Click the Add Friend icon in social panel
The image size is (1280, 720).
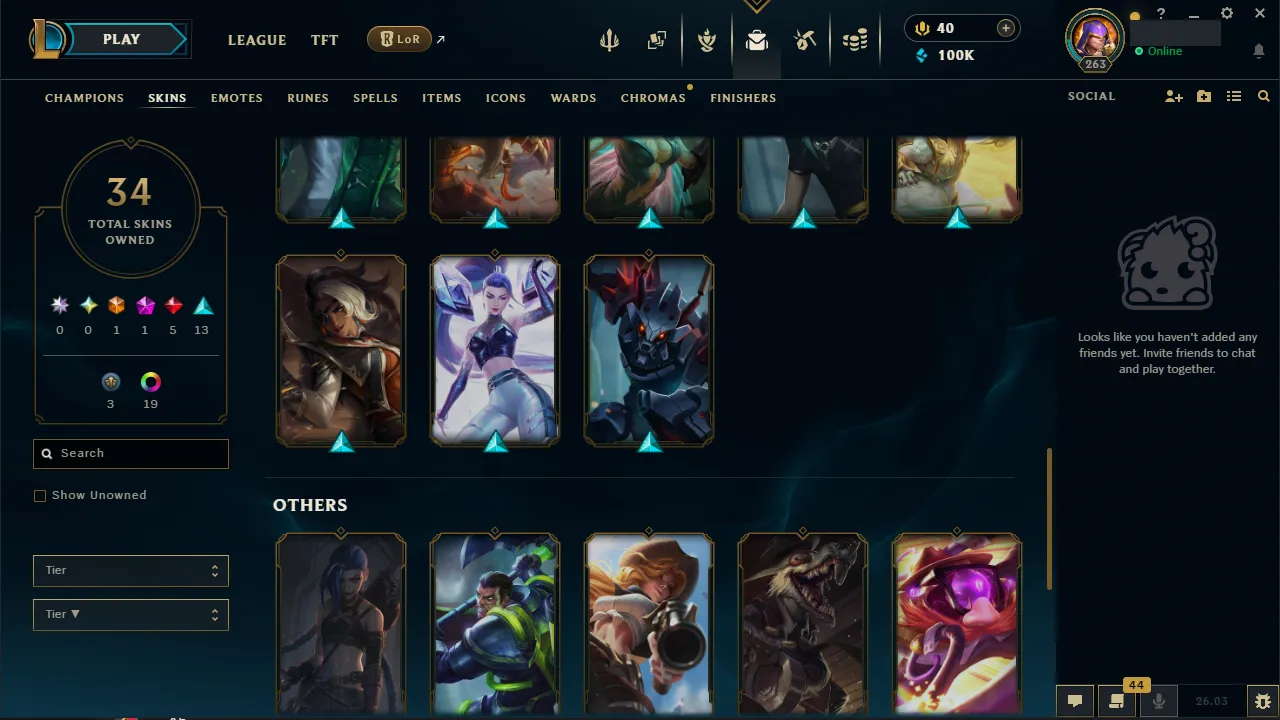[x=1173, y=96]
